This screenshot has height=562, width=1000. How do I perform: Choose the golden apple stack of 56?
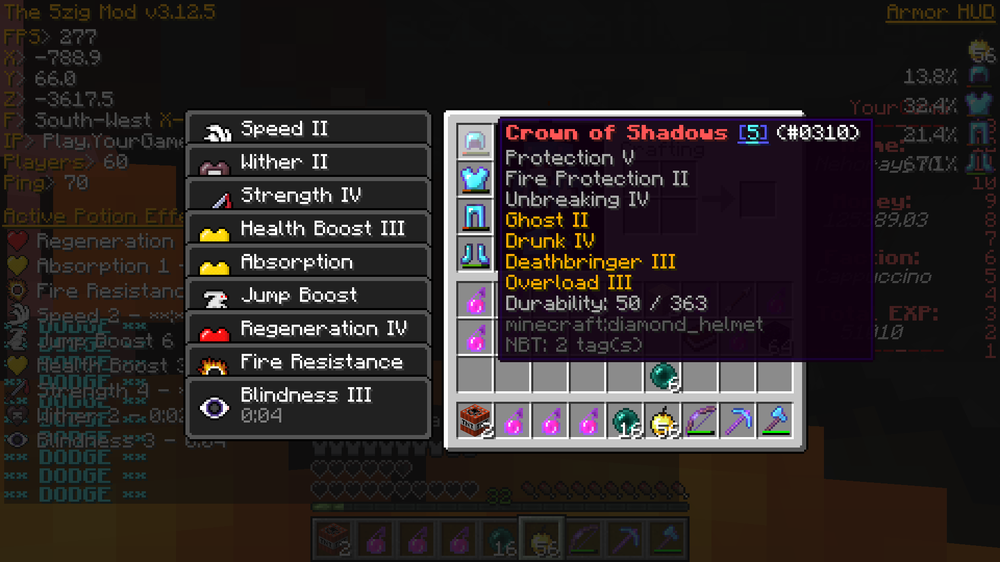pos(663,420)
